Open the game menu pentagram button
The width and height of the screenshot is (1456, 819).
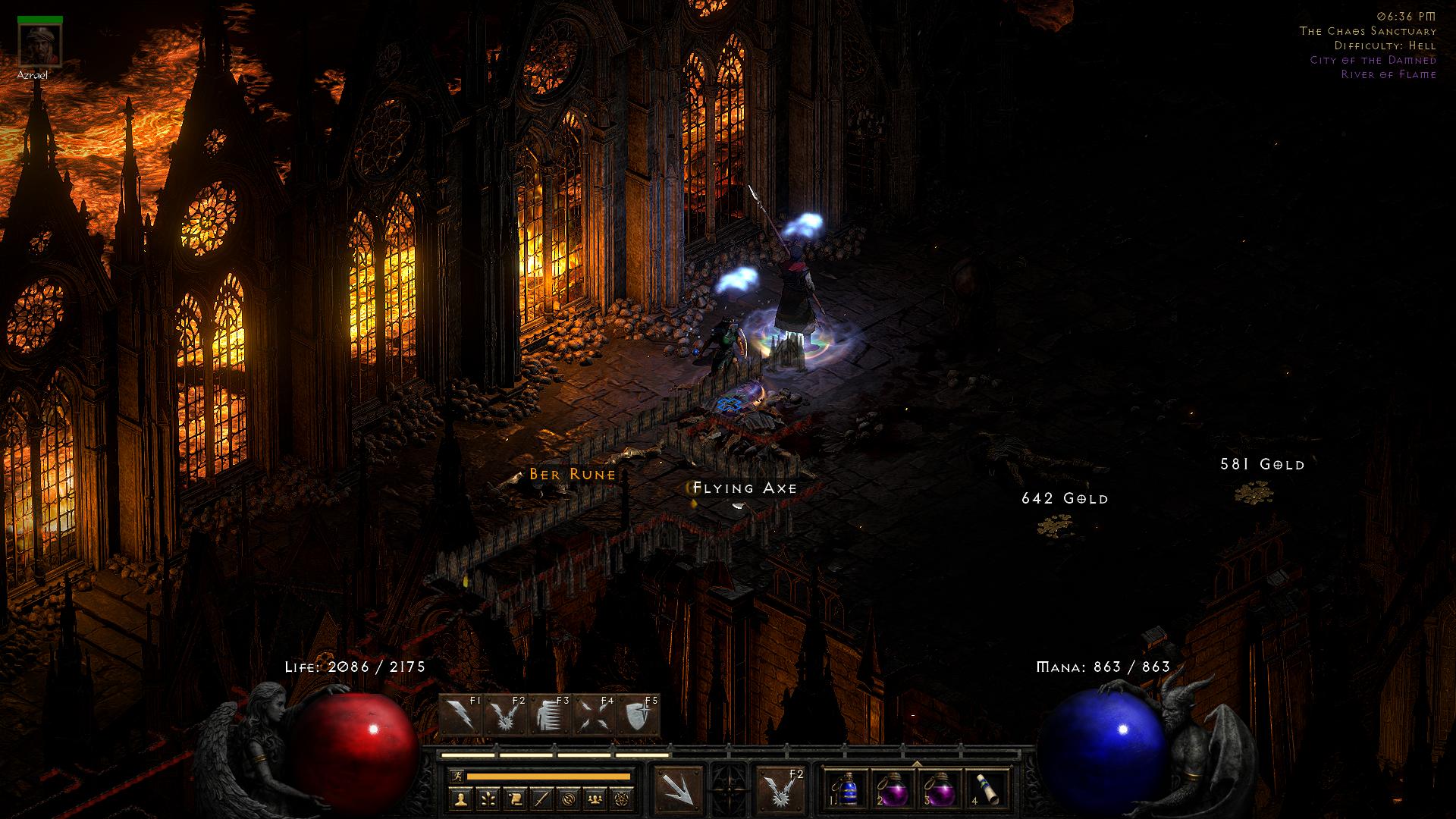(622, 799)
